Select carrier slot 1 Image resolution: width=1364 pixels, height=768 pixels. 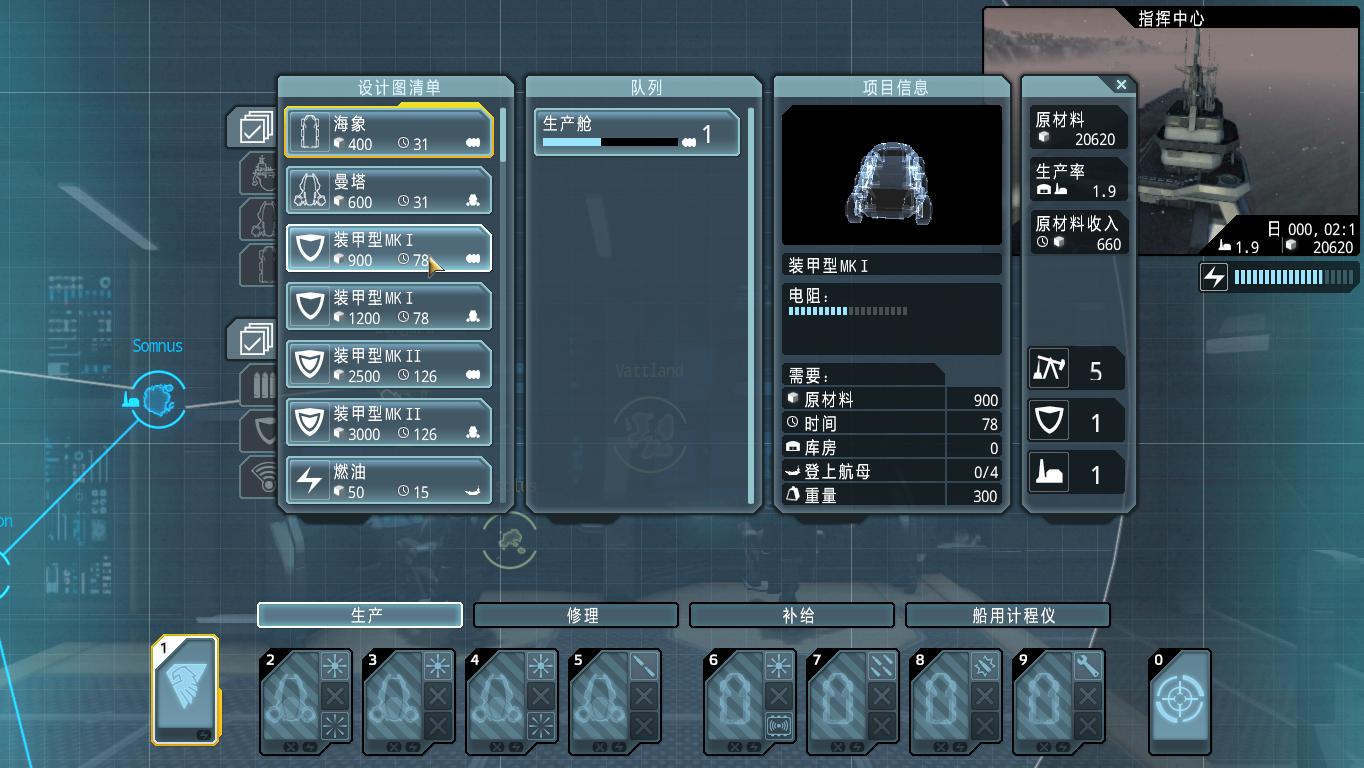[x=185, y=690]
